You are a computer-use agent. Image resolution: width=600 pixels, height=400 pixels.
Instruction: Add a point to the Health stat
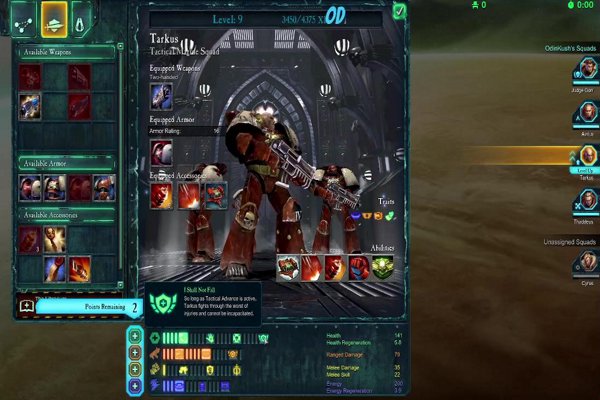tap(135, 337)
